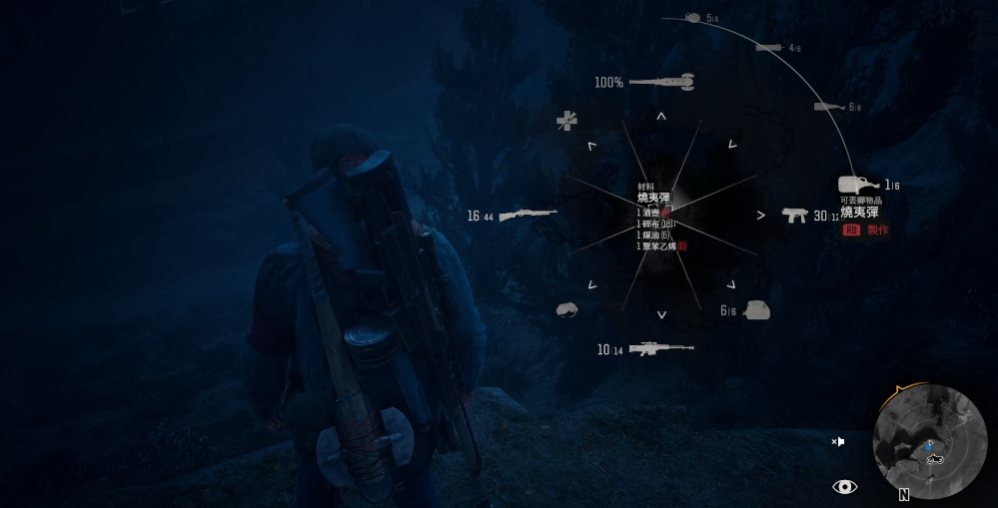998x508 pixels.
Task: Choose the rock distraction slot with 6 count
Action: tap(755, 311)
